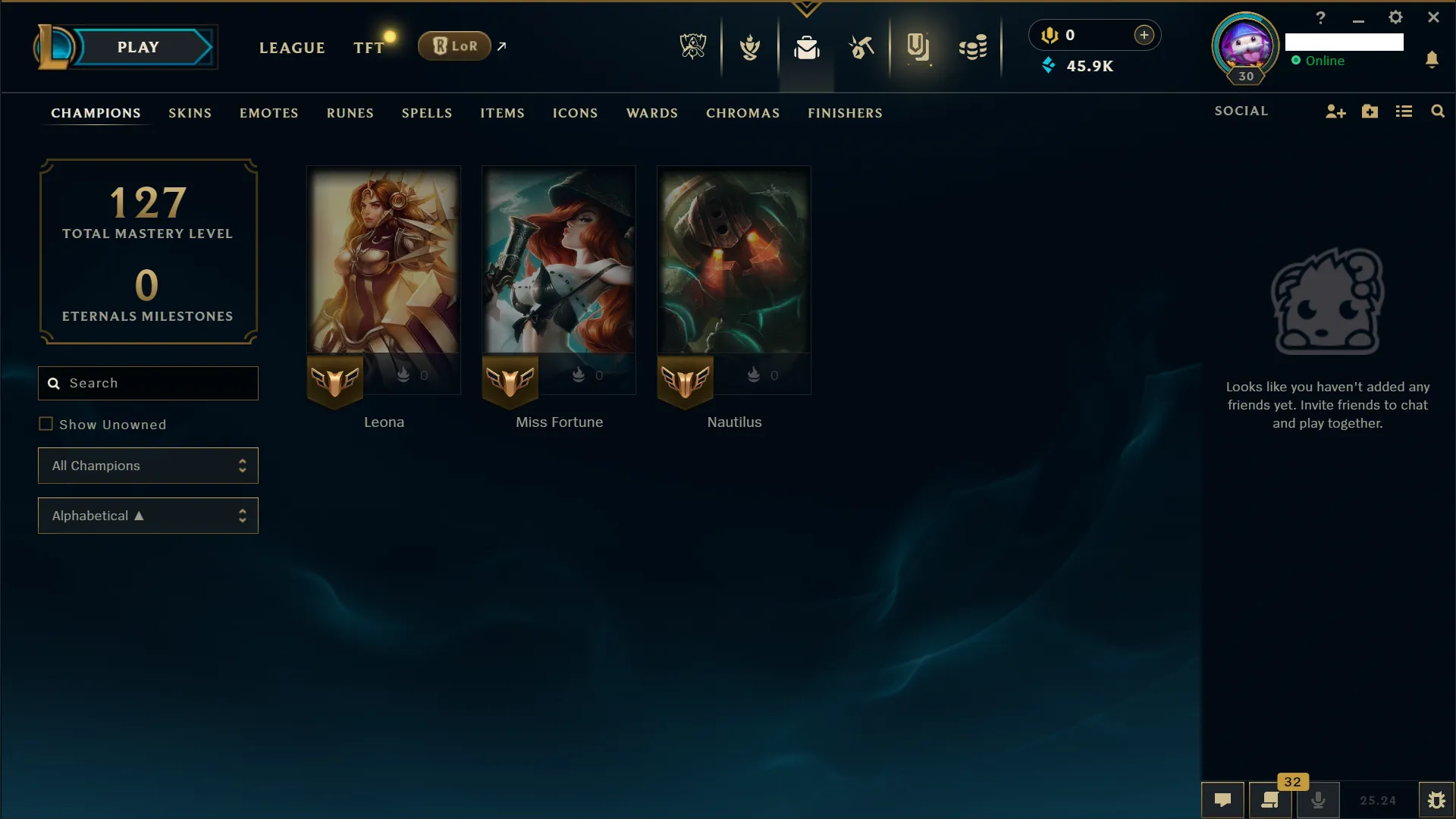Open the CHROMAS tab
The image size is (1456, 819).
pyautogui.click(x=742, y=113)
